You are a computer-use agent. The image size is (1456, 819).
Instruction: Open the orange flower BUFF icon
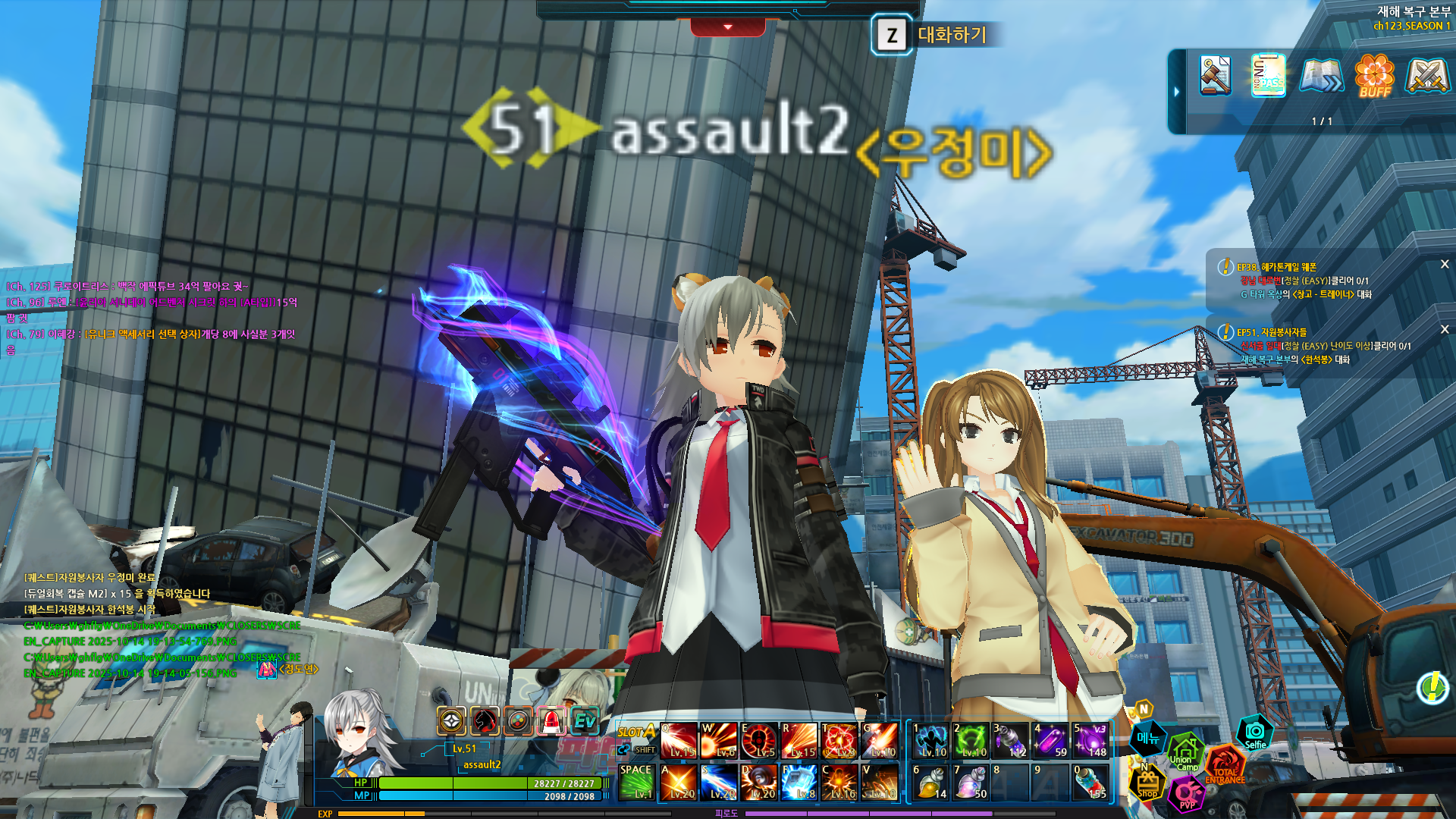pyautogui.click(x=1374, y=75)
